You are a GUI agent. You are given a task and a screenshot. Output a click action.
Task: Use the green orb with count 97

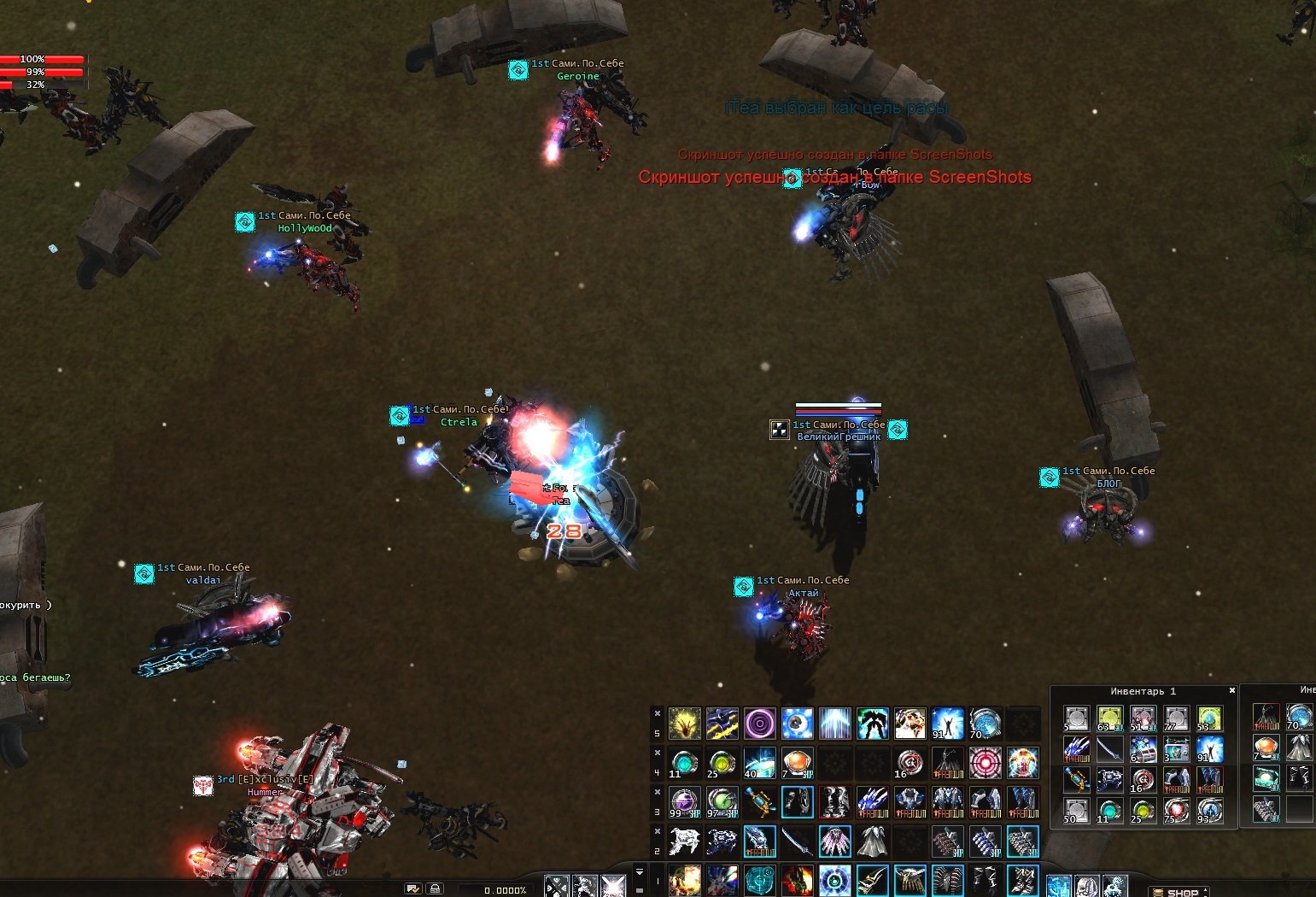point(722,802)
